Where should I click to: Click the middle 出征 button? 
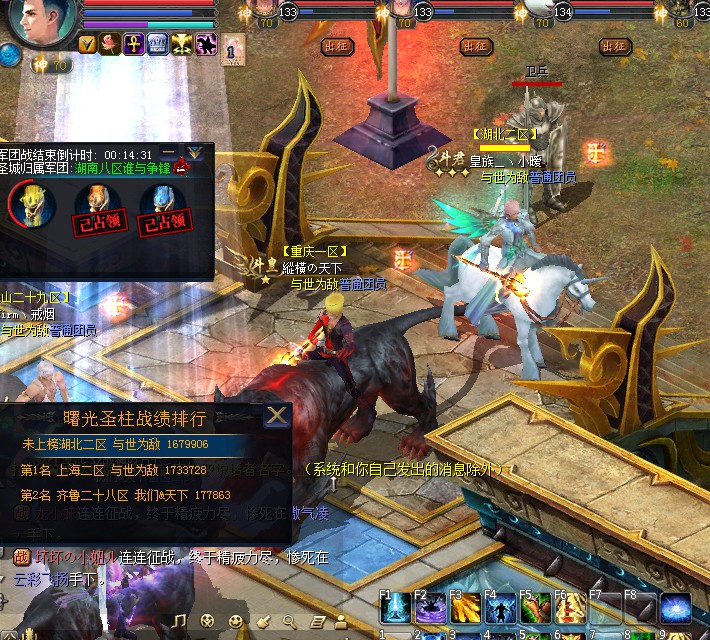pos(476,46)
